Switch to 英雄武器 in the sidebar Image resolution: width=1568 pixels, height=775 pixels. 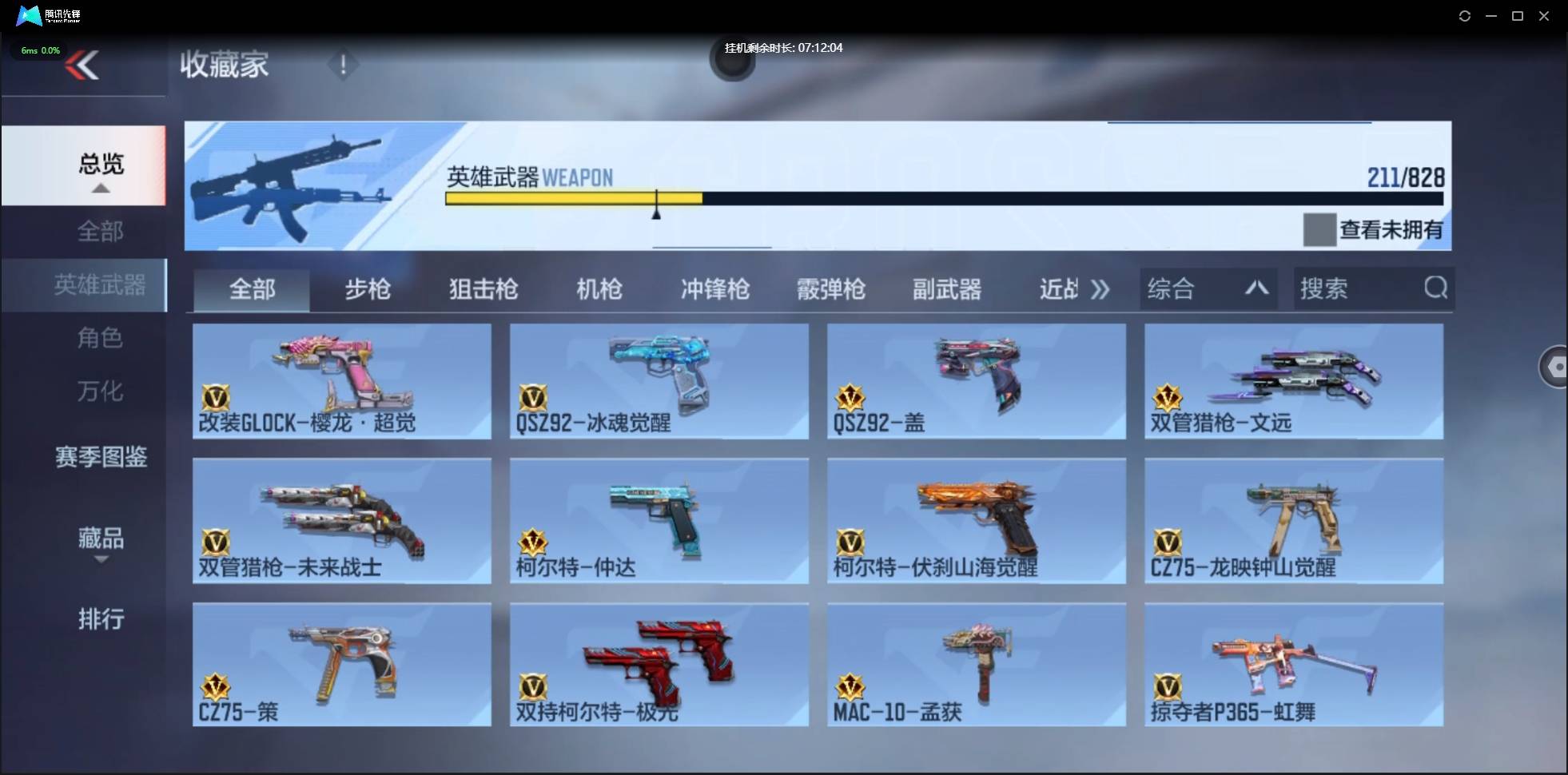(x=100, y=284)
